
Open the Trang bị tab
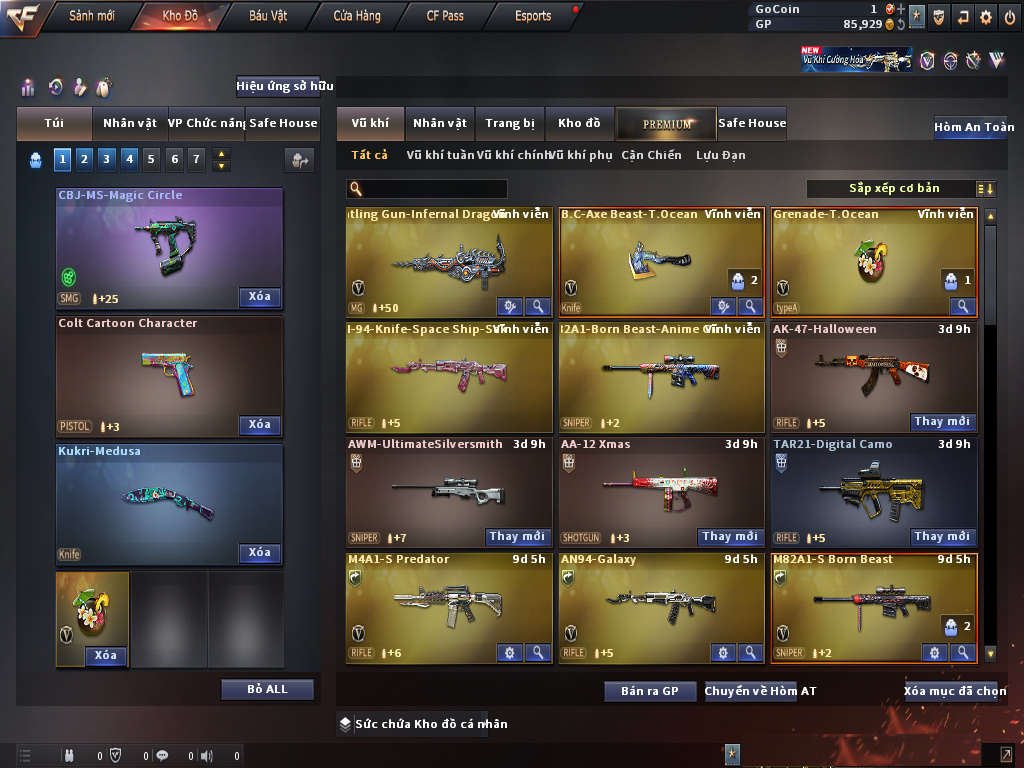[x=510, y=123]
